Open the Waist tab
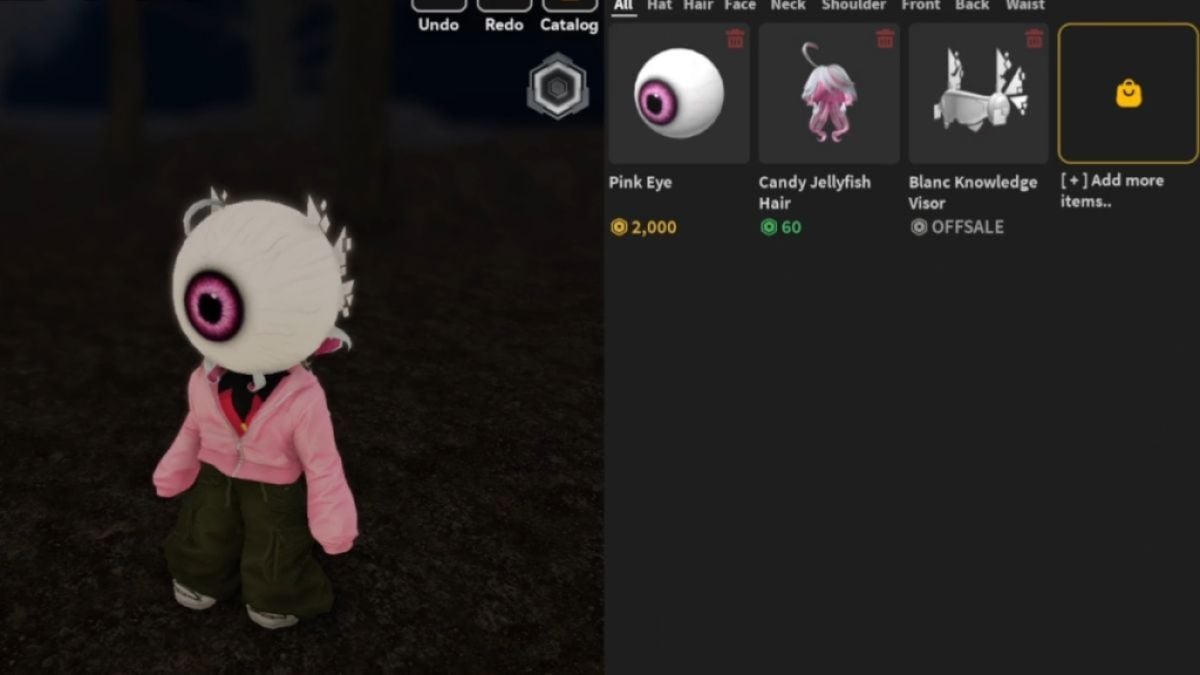 (x=1025, y=5)
